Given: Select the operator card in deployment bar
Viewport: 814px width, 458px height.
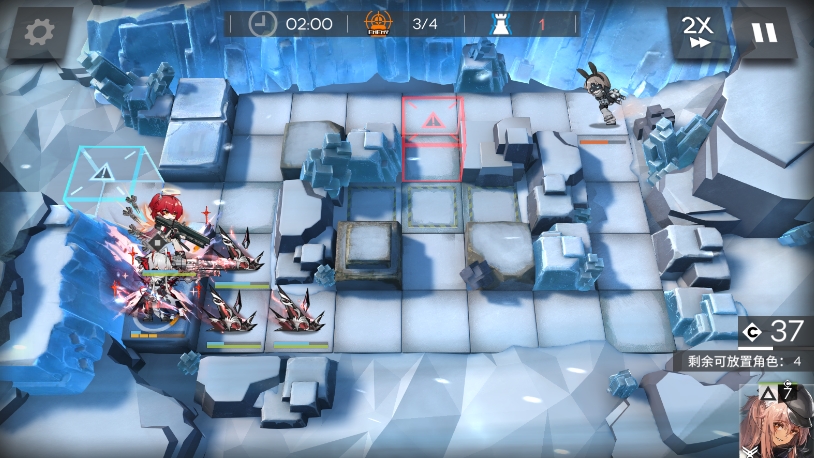Looking at the screenshot, I should (x=777, y=420).
